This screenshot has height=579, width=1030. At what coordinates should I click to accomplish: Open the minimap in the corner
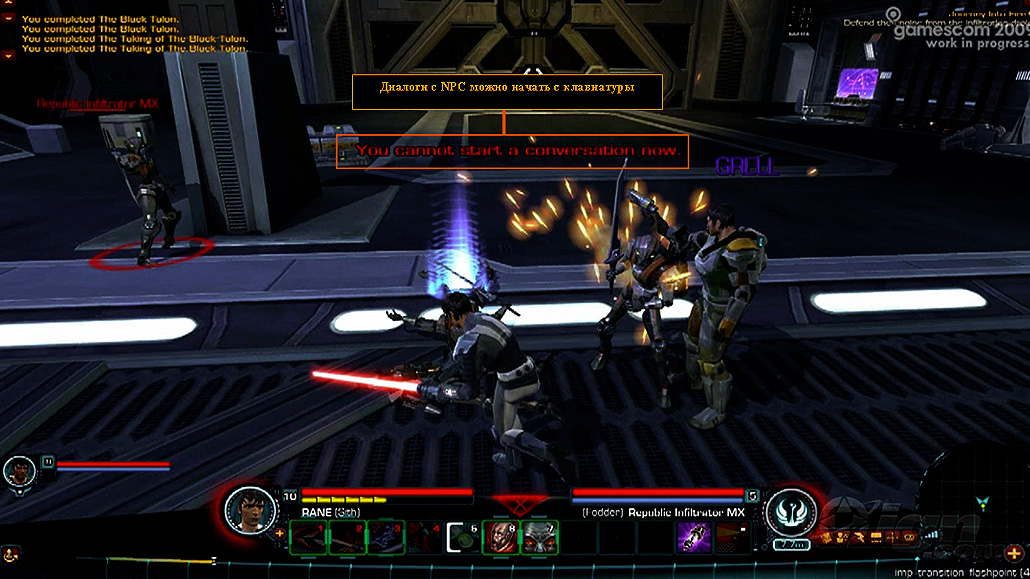point(985,500)
